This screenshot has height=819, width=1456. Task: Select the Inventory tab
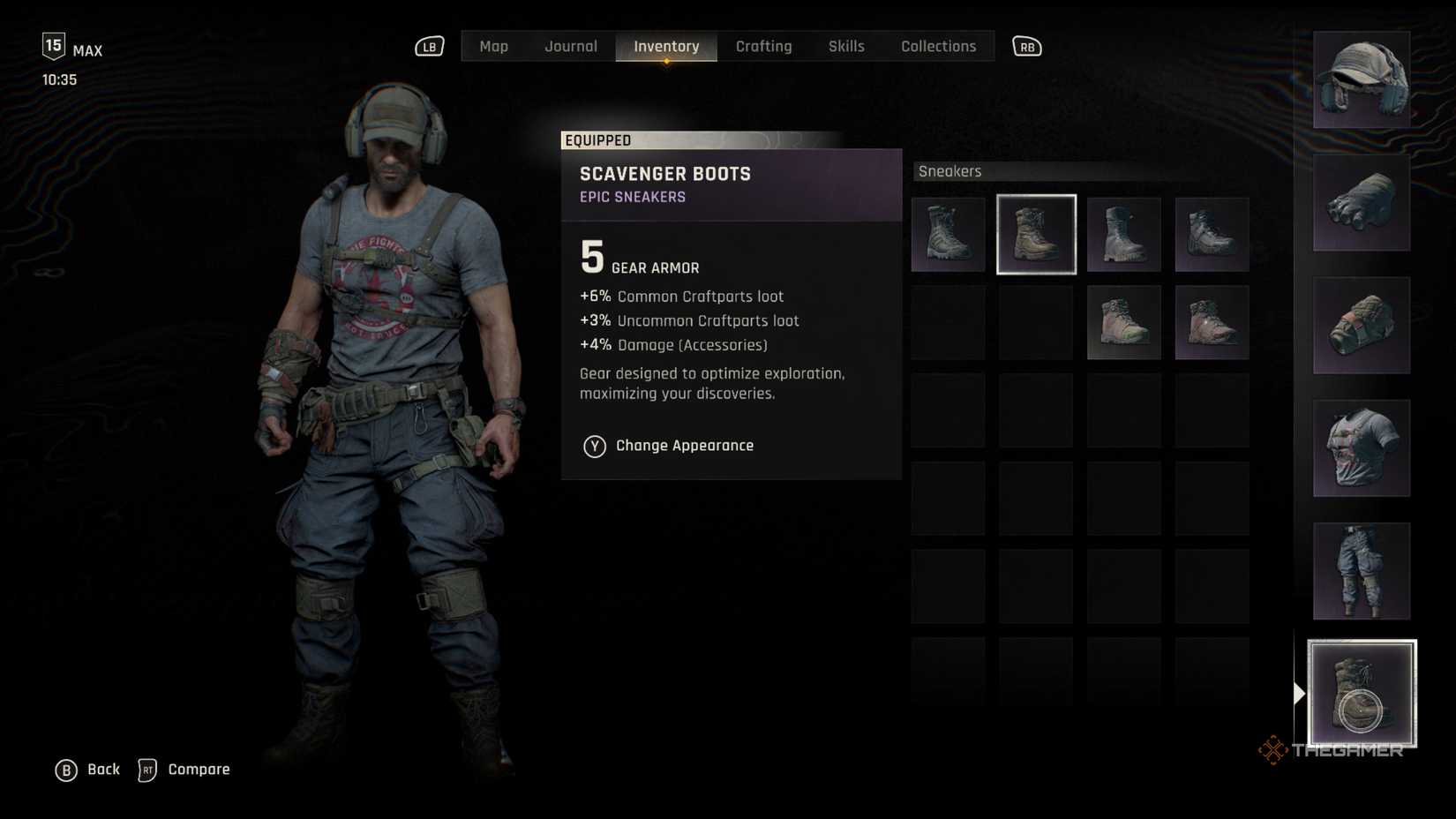pyautogui.click(x=666, y=47)
